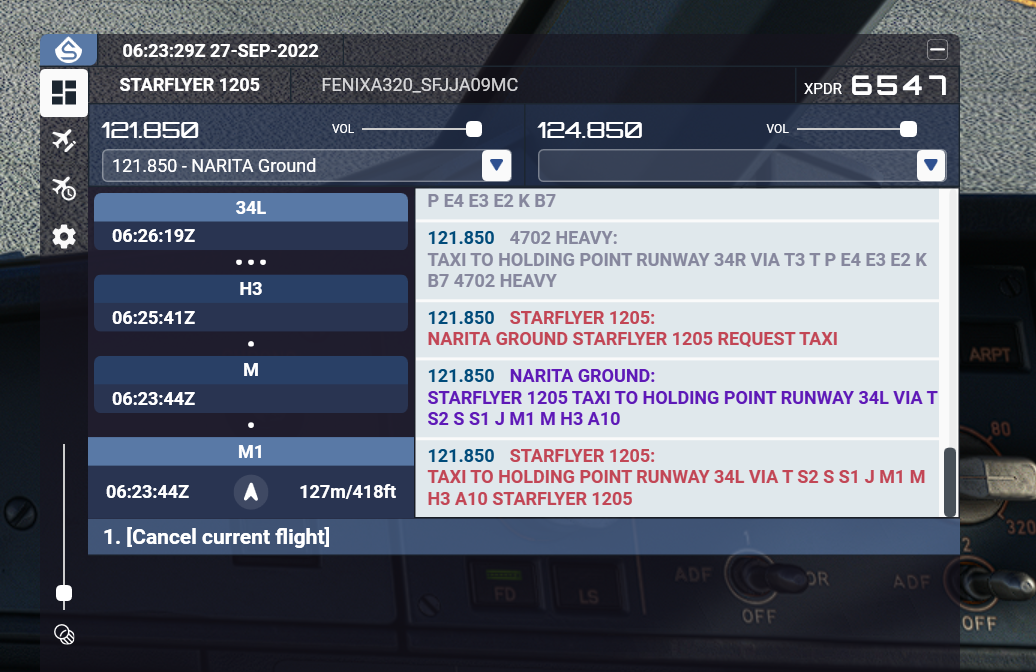Choose Cancel current flight option
The width and height of the screenshot is (1036, 672).
point(217,537)
